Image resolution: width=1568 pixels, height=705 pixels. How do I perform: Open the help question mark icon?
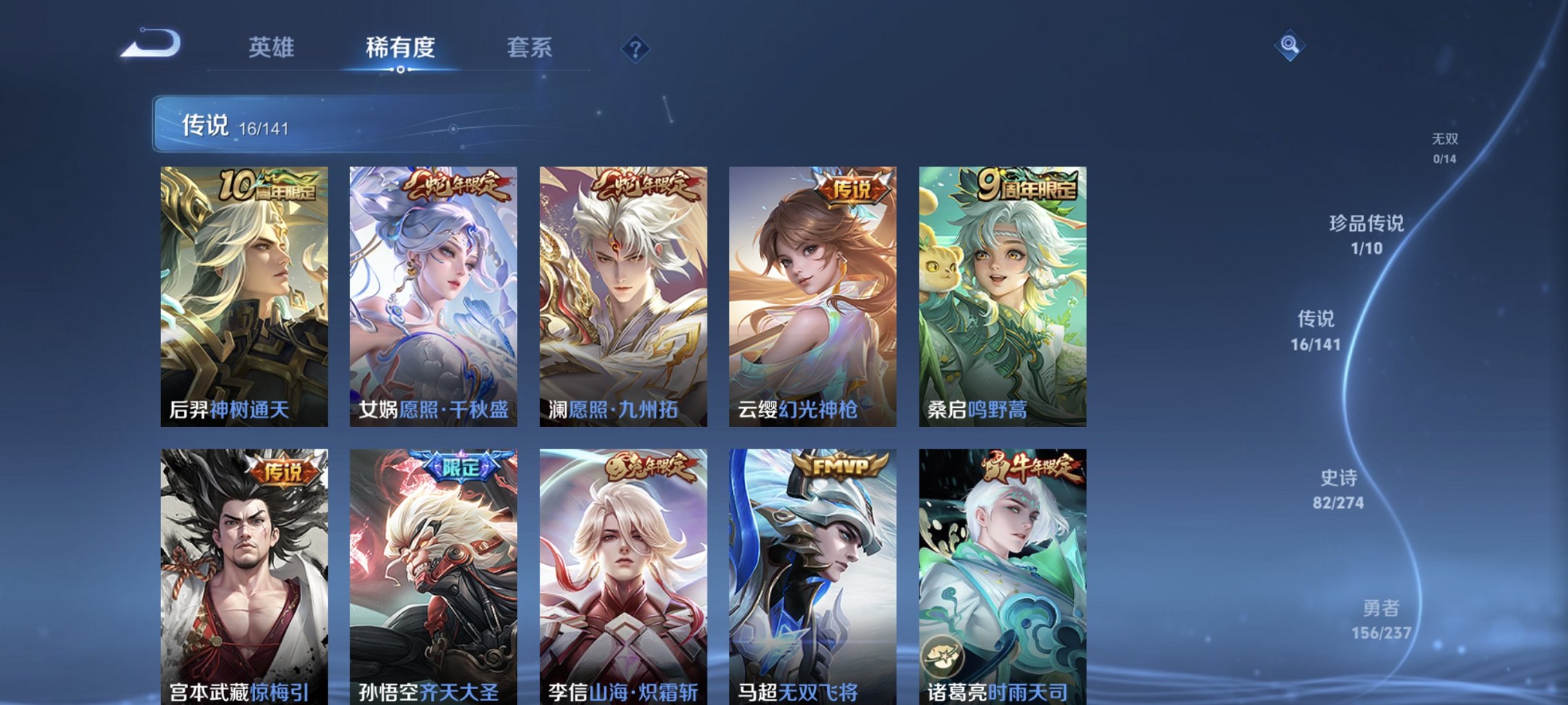(637, 48)
